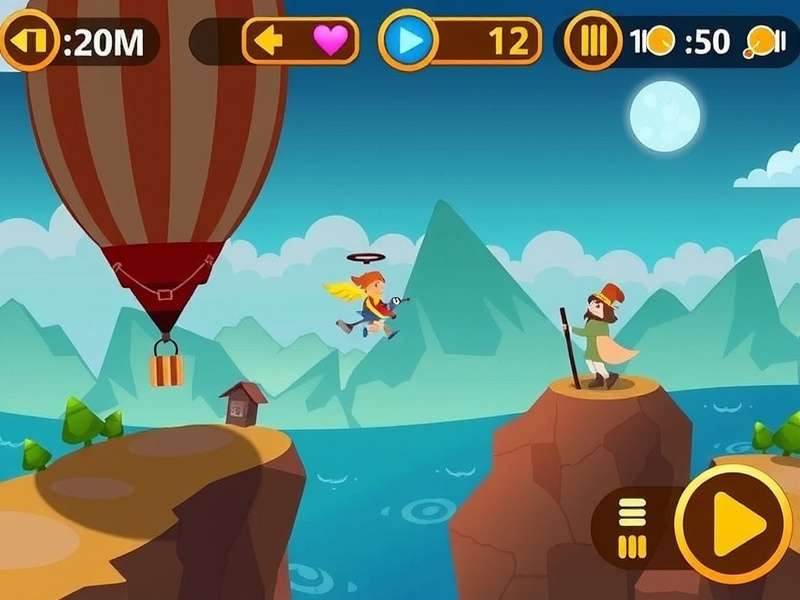Click the yellow left arrow beside the heart
This screenshot has width=800, height=600.
pos(270,41)
